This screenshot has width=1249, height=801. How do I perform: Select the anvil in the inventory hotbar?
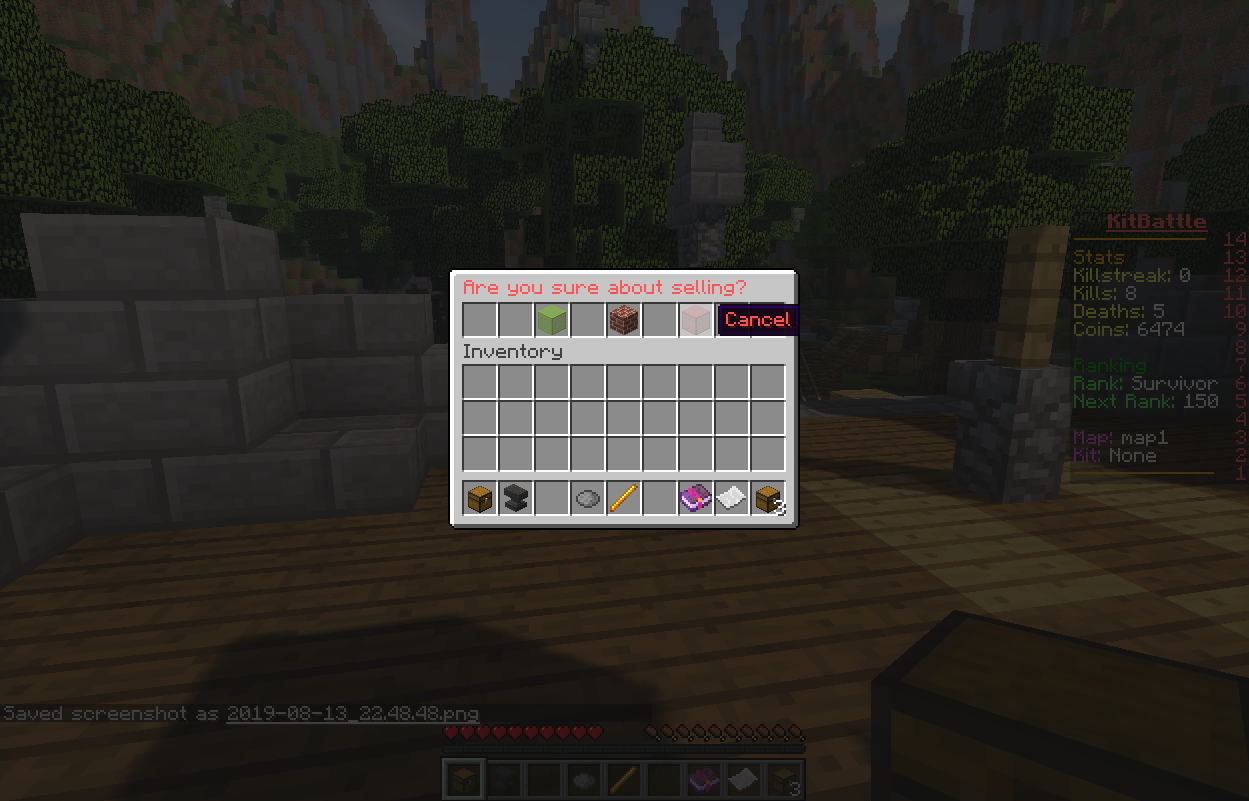(x=516, y=498)
